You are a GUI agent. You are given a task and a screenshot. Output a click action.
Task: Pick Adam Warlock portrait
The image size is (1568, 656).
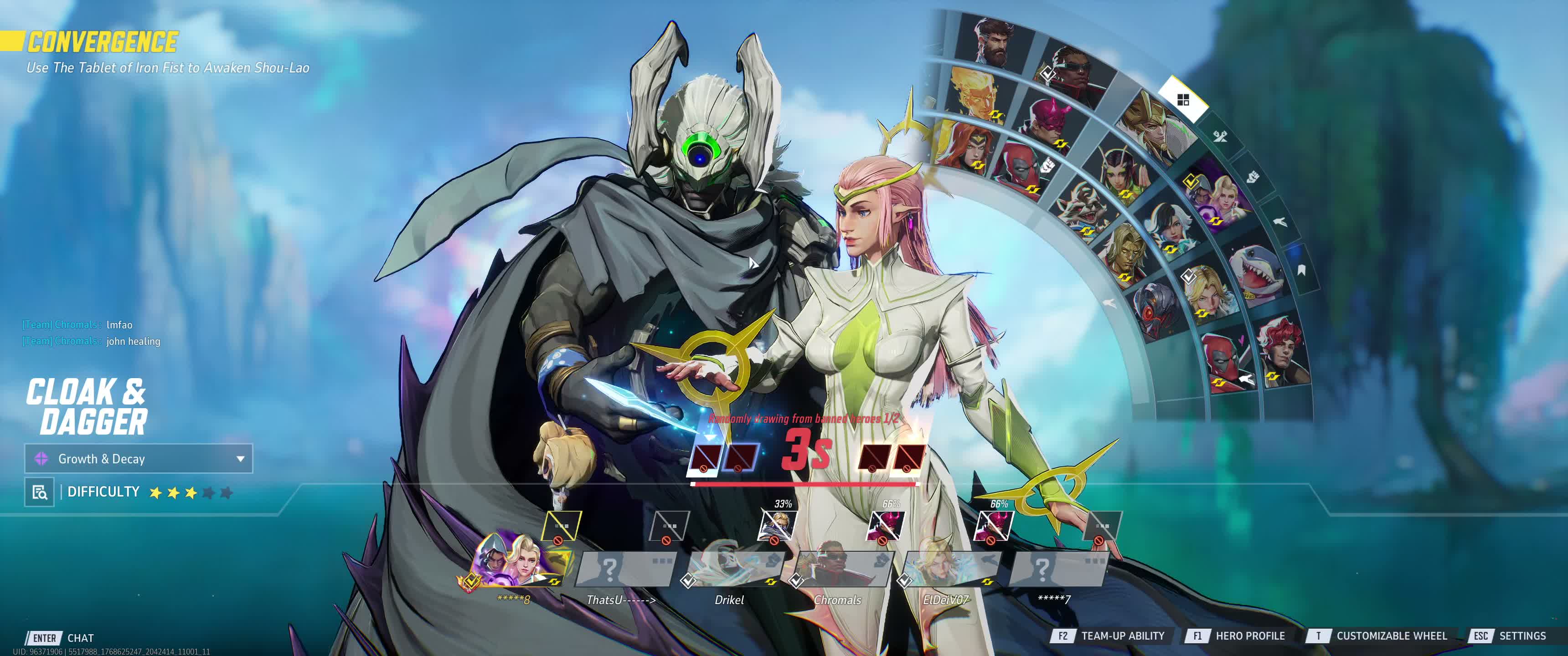(1125, 253)
